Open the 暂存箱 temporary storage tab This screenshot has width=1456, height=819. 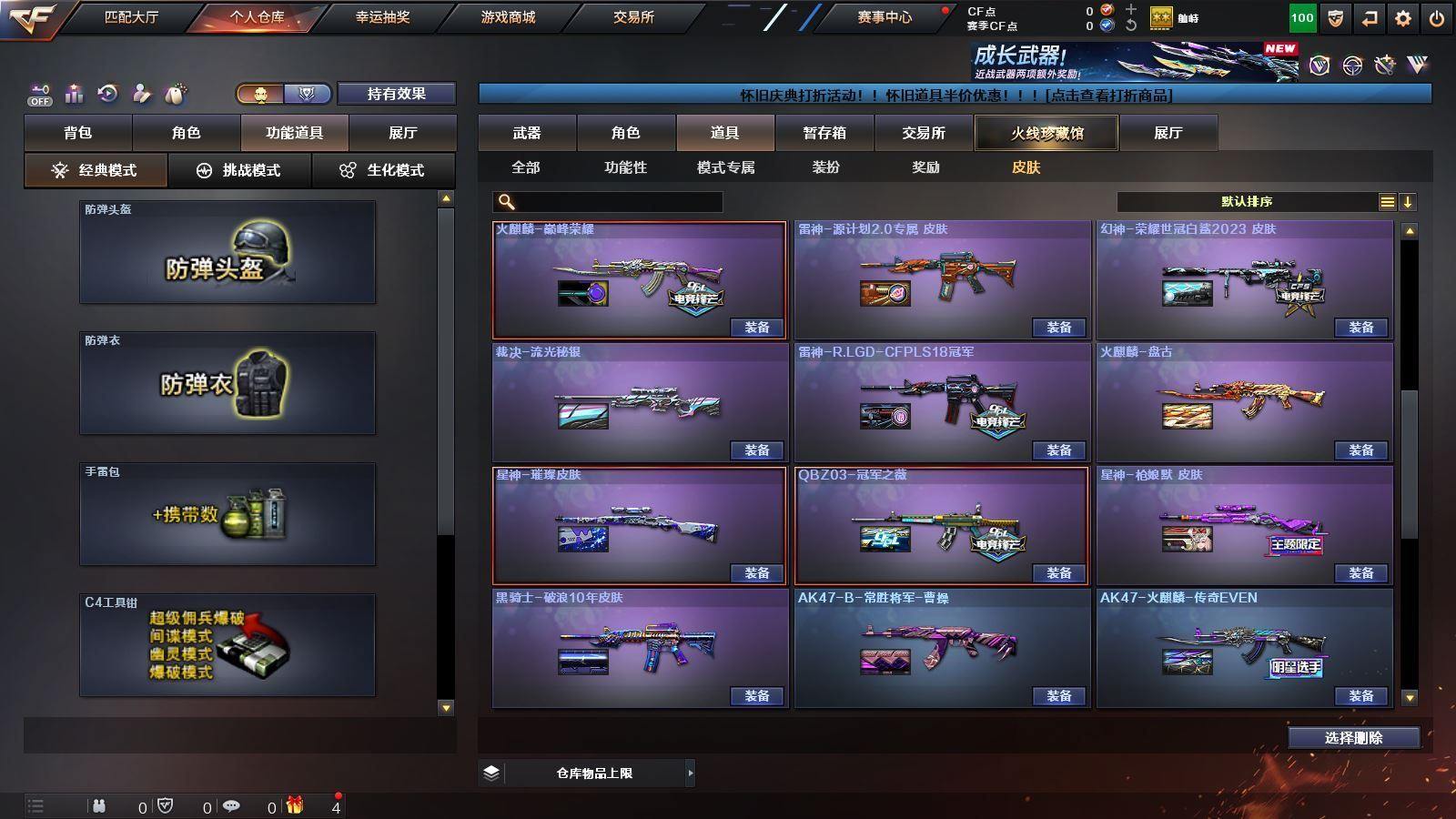coord(824,133)
